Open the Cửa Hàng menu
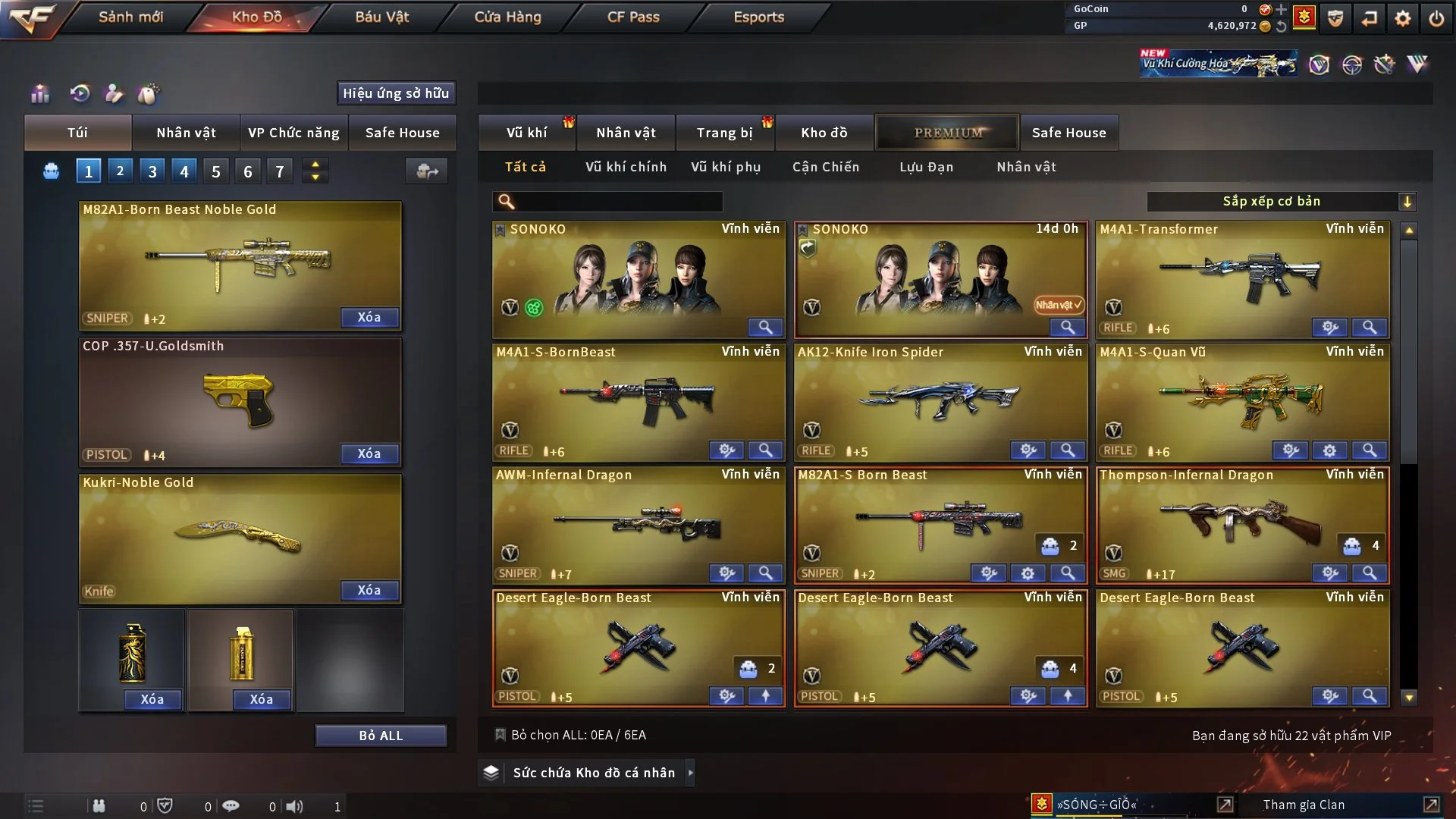This screenshot has height=819, width=1456. [x=507, y=17]
